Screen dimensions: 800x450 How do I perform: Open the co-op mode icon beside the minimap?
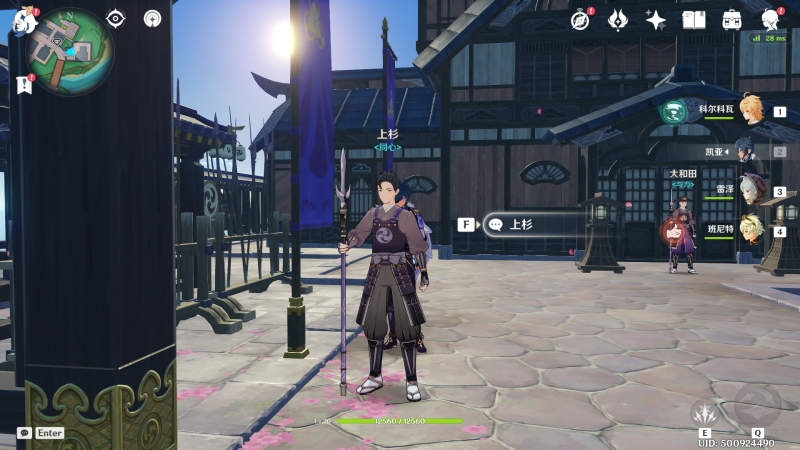coord(152,19)
